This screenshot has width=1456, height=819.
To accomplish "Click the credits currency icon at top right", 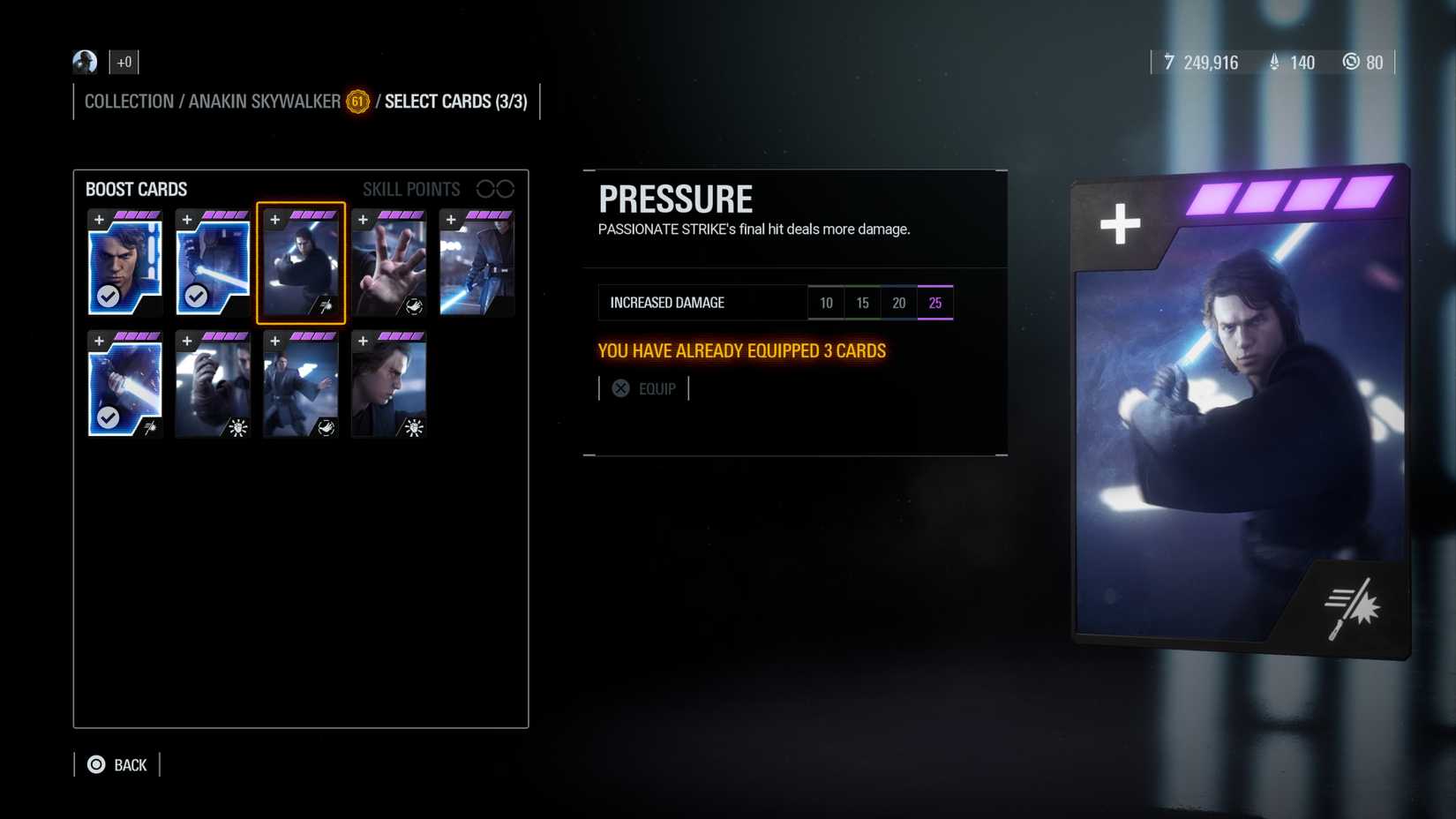I will point(1169,63).
